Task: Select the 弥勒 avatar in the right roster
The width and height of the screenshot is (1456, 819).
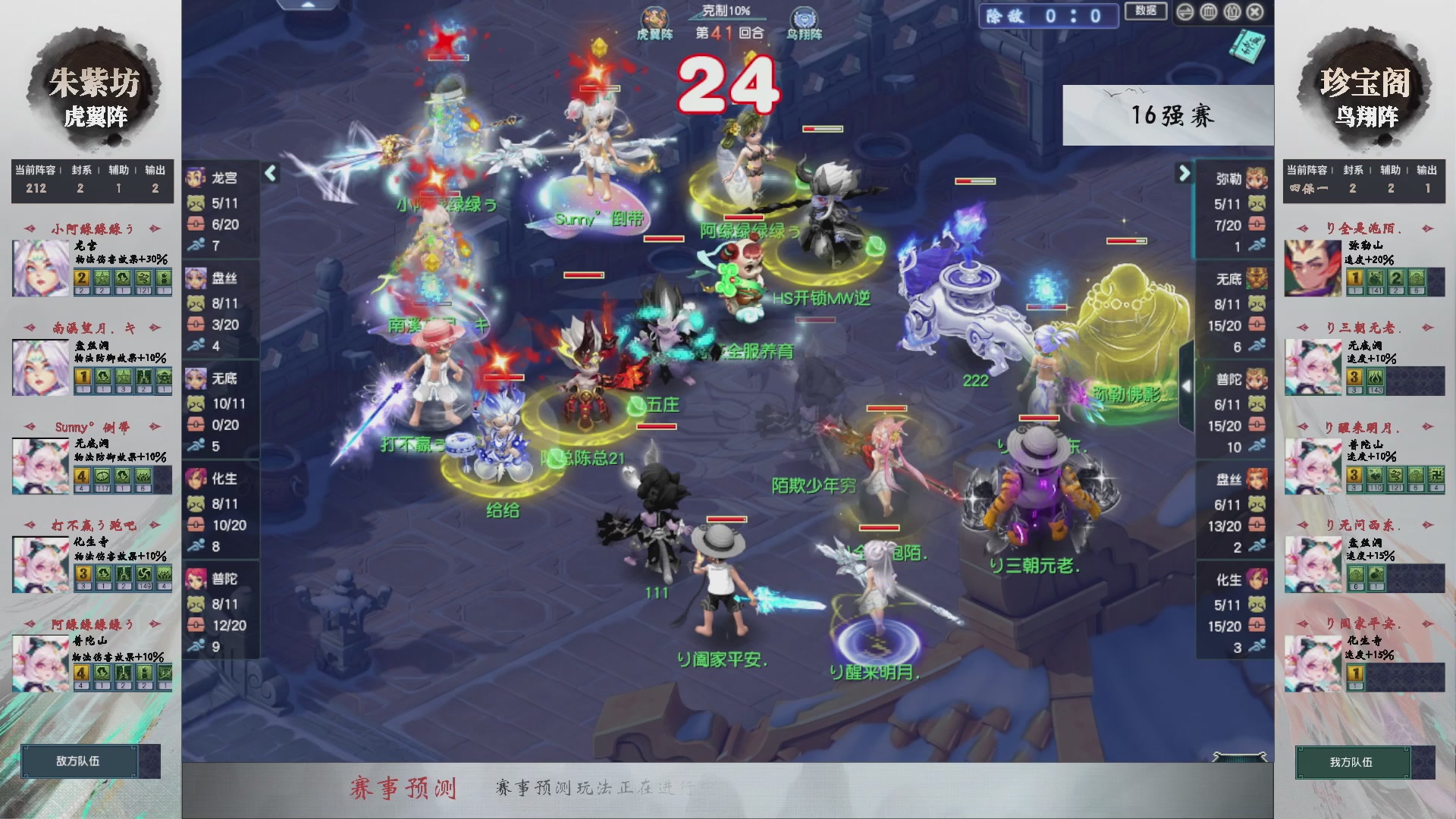Action: pos(1257,178)
